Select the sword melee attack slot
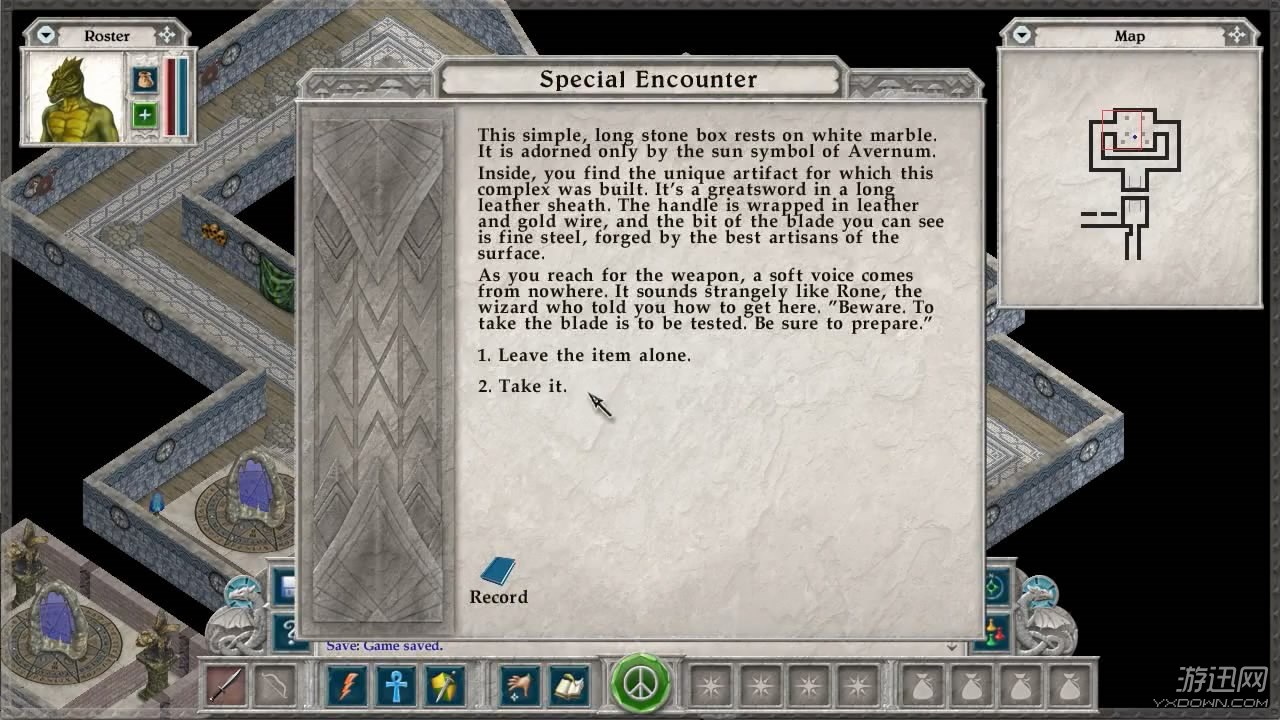The height and width of the screenshot is (720, 1280). pyautogui.click(x=226, y=686)
